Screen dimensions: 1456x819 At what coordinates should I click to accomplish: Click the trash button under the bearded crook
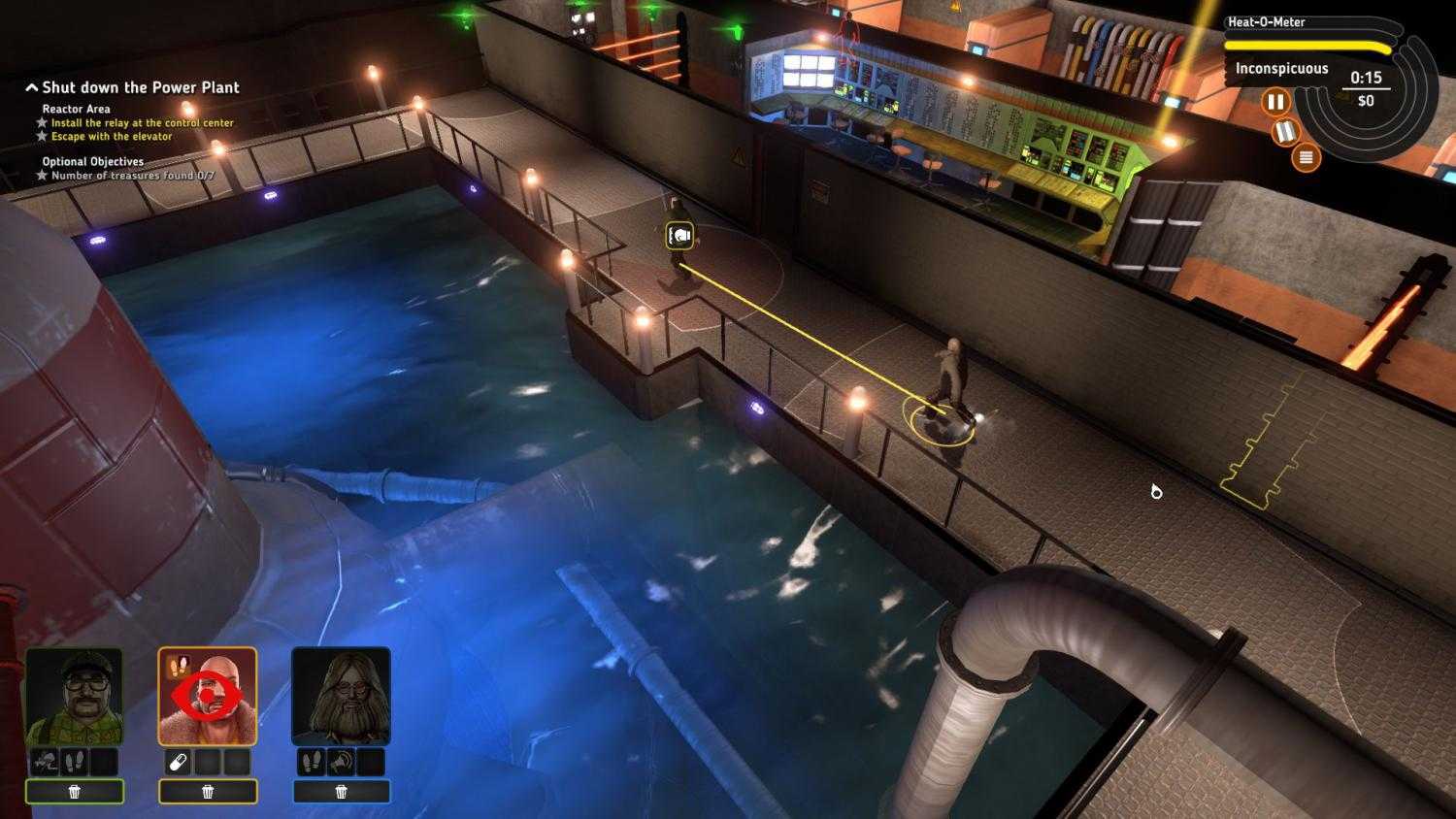point(341,792)
